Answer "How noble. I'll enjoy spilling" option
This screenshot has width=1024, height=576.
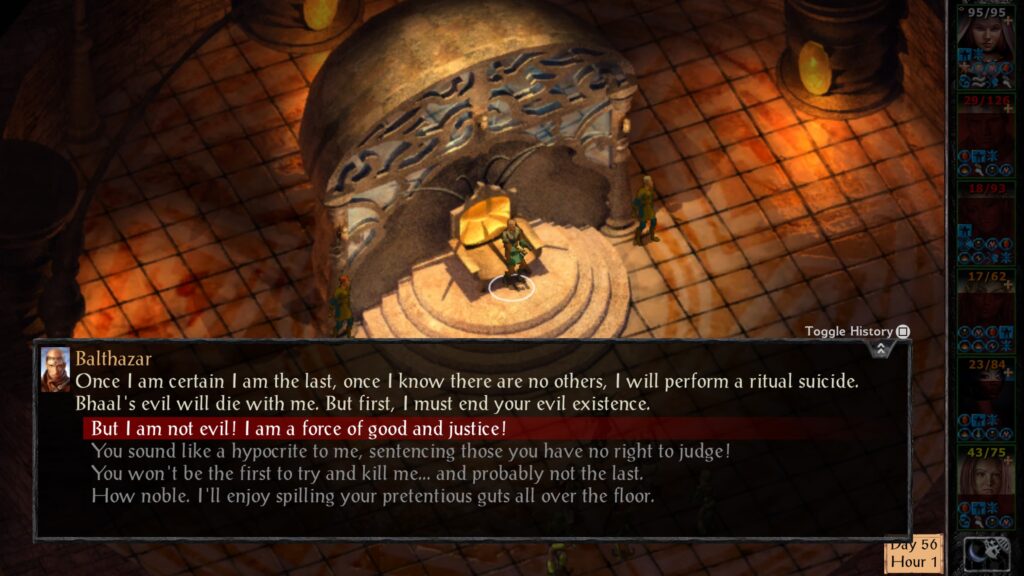coord(373,495)
